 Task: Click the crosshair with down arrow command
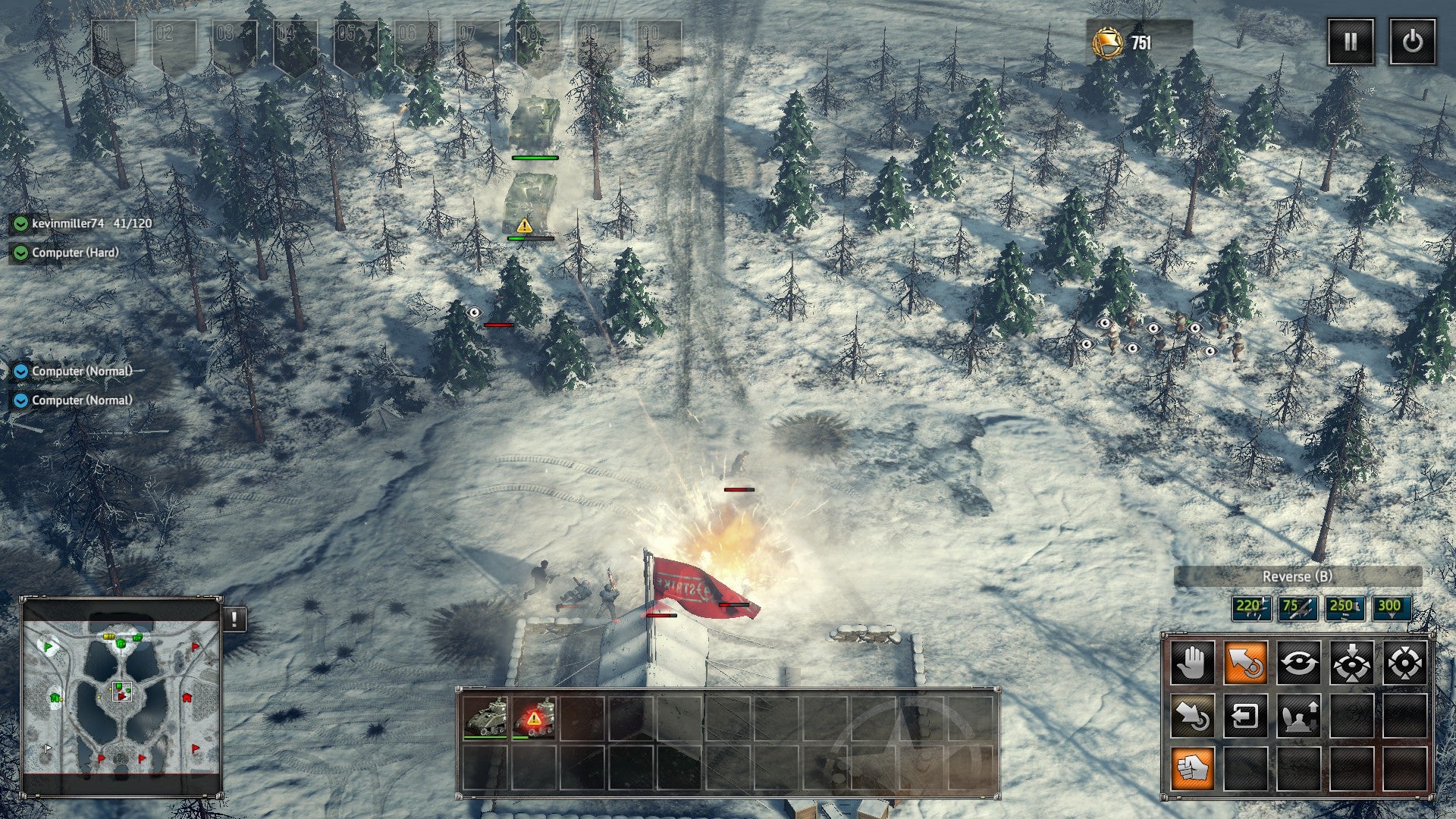[x=1351, y=663]
